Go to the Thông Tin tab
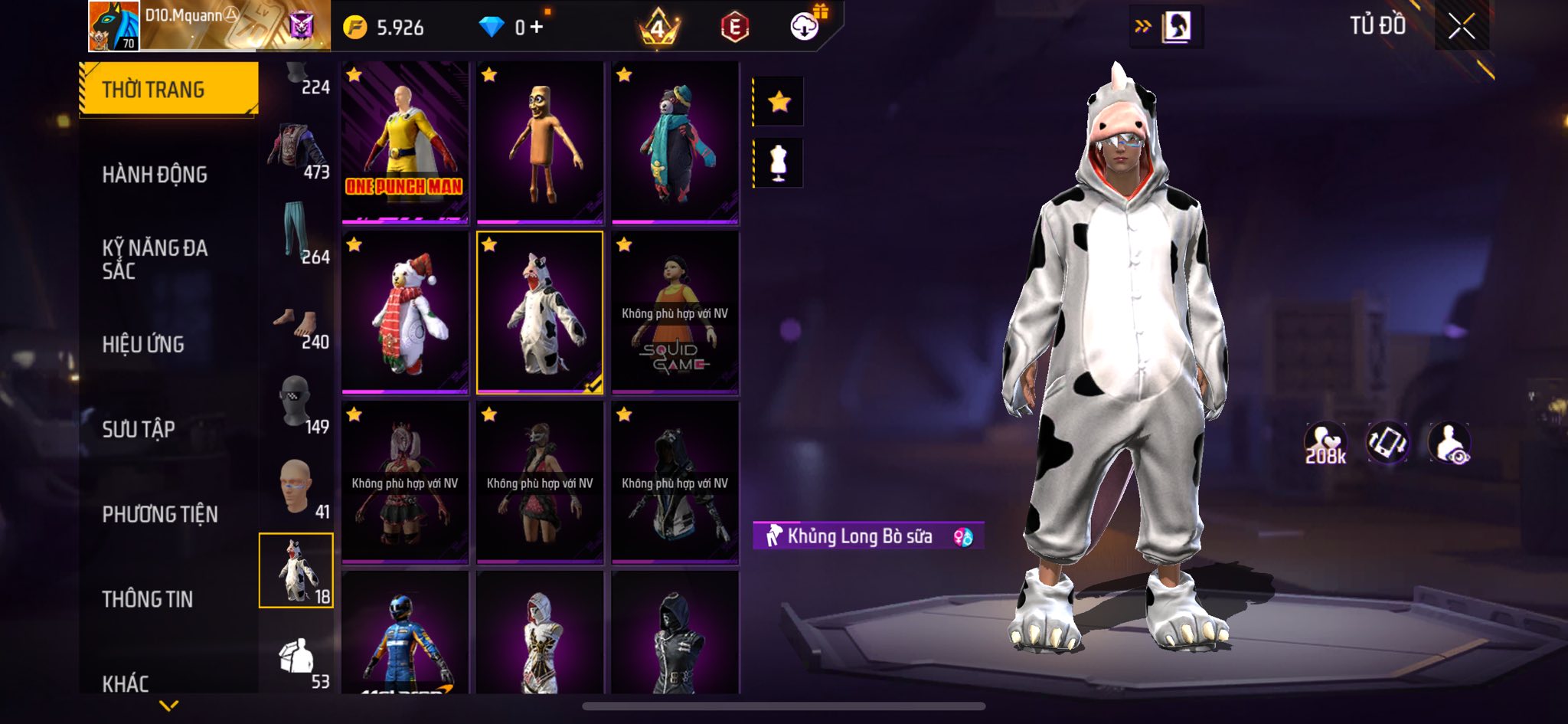The height and width of the screenshot is (724, 1568). click(148, 599)
